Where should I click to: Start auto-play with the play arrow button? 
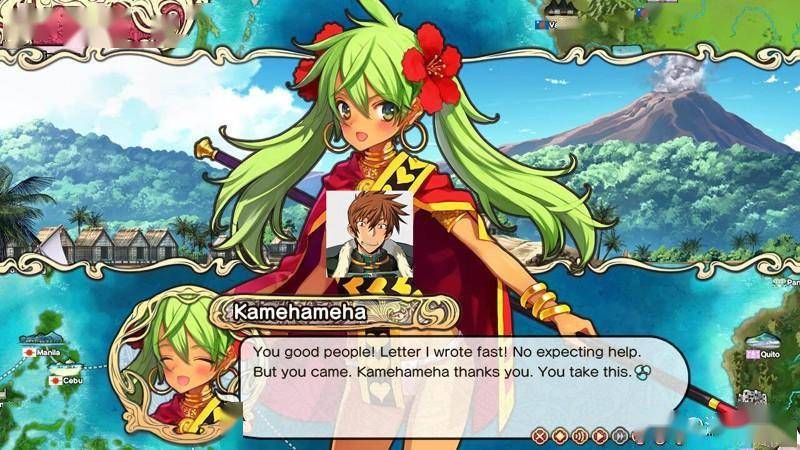pos(599,435)
